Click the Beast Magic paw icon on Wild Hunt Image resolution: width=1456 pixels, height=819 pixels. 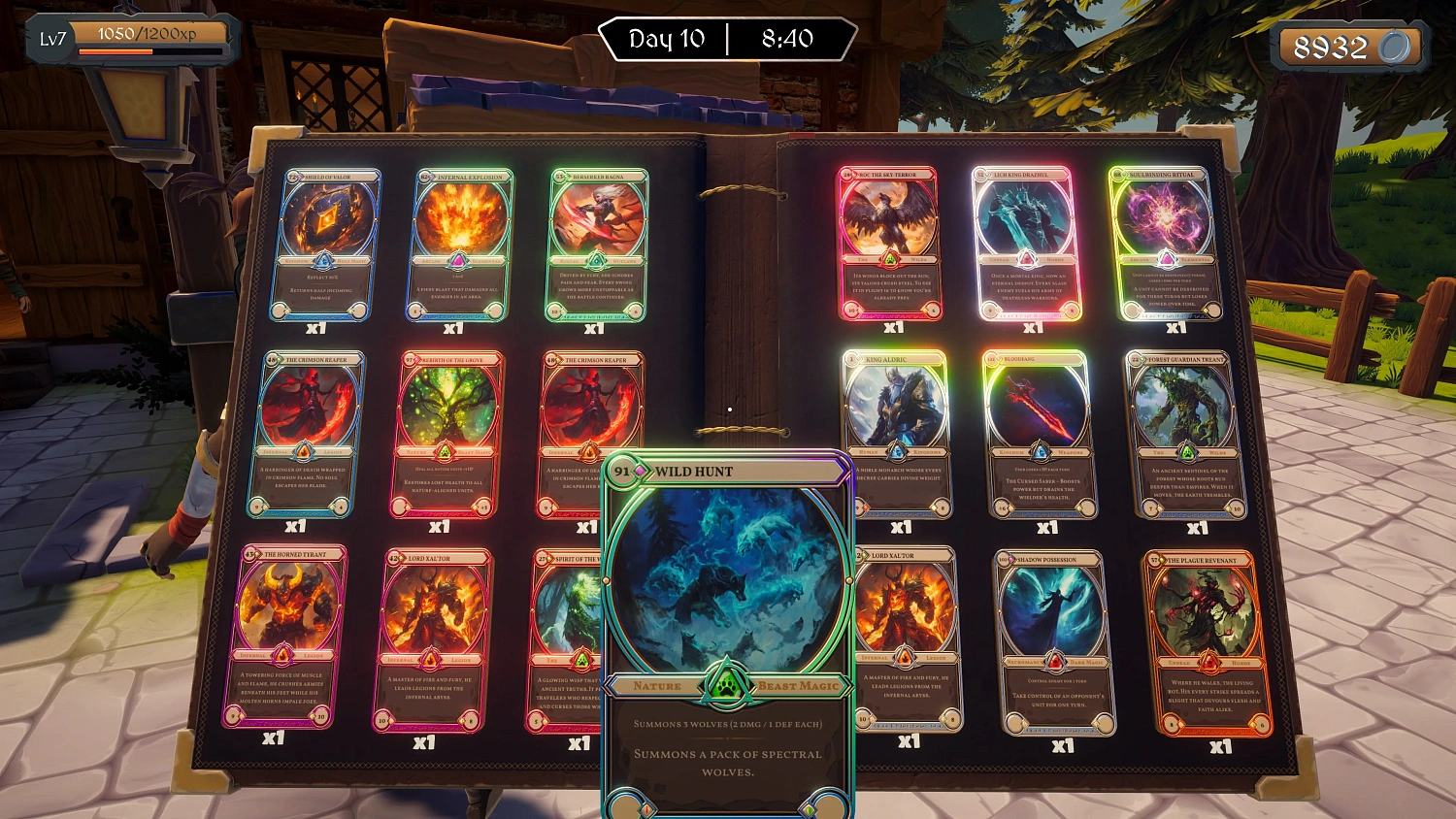click(x=726, y=685)
